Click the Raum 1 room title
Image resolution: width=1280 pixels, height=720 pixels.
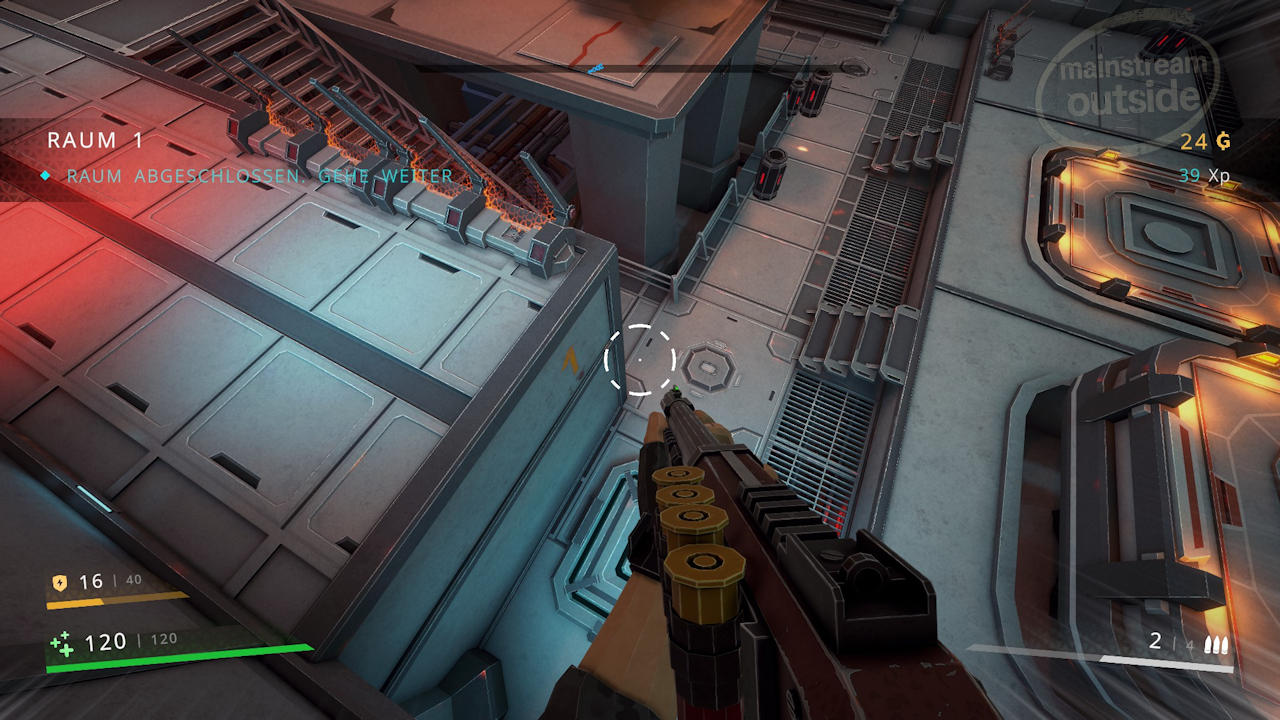96,141
